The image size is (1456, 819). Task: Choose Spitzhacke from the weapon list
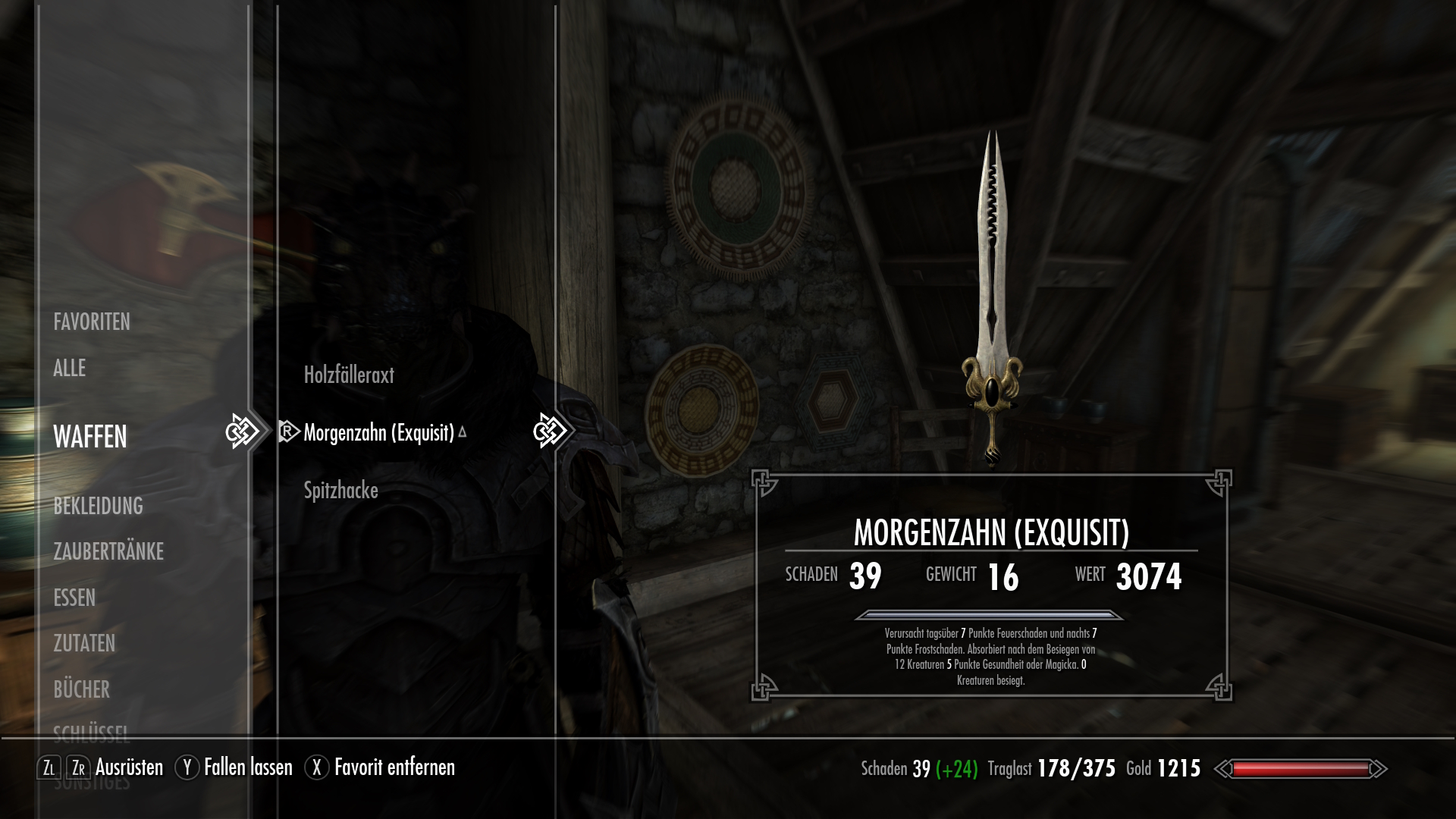pos(340,491)
